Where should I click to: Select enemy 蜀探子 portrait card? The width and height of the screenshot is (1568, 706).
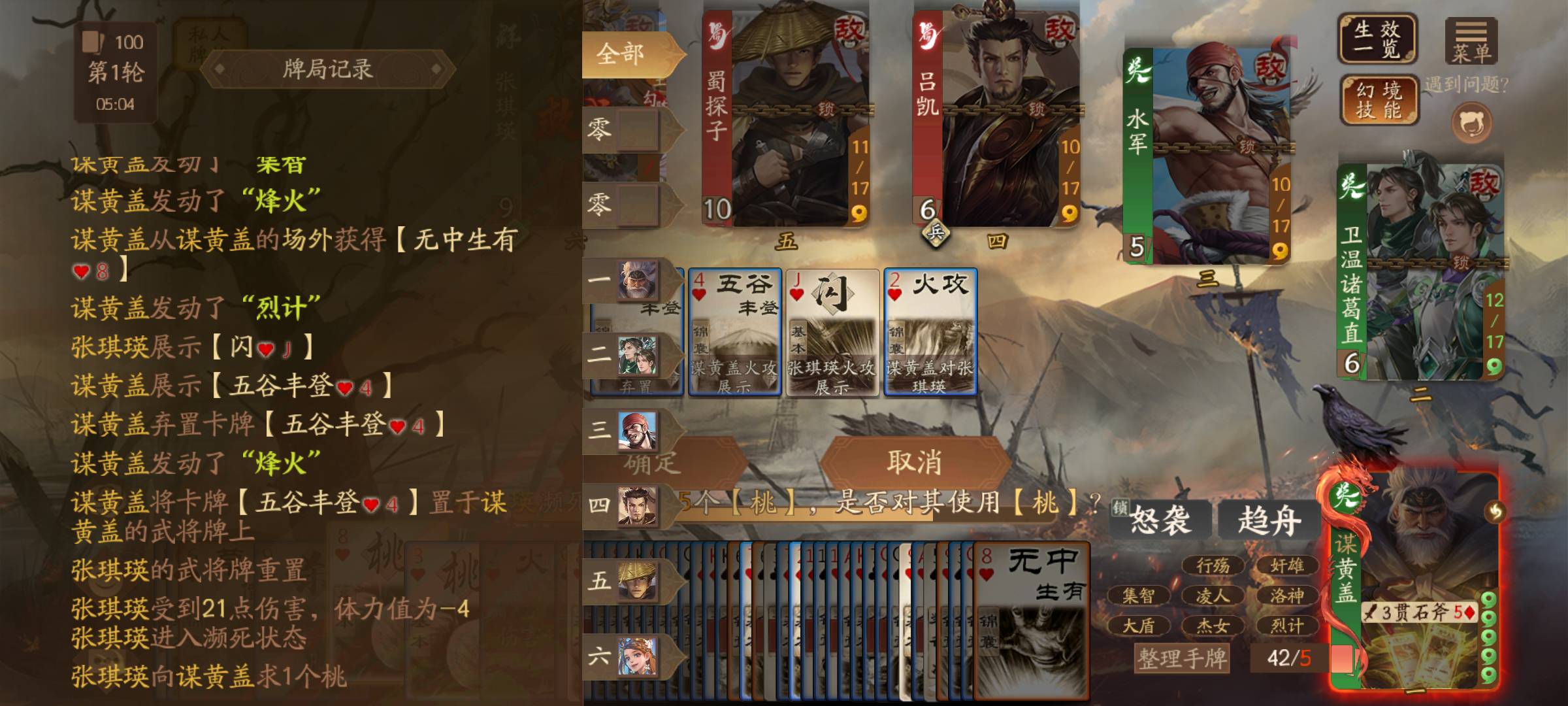point(785,118)
